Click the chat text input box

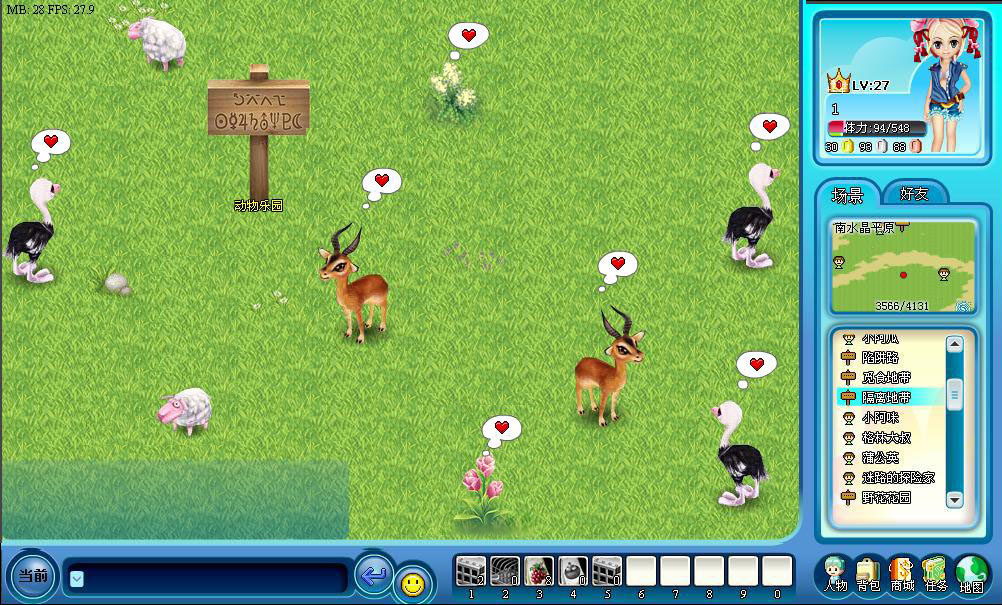click(x=208, y=577)
